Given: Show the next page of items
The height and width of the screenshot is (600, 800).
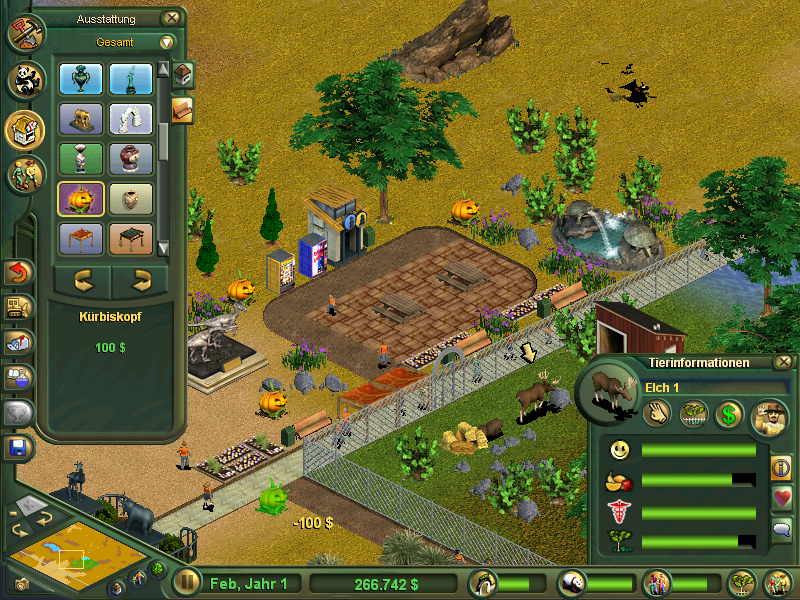Looking at the screenshot, I should point(140,279).
